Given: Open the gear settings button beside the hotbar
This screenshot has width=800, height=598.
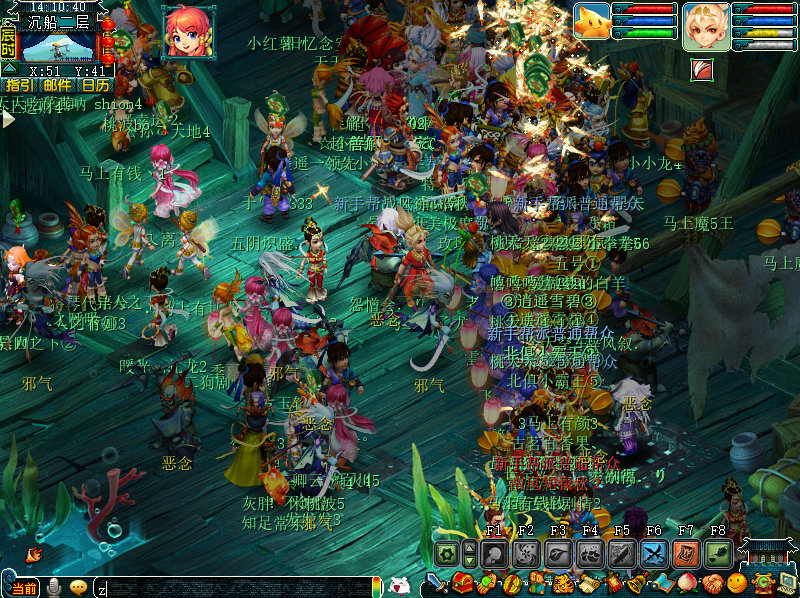Looking at the screenshot, I should pyautogui.click(x=447, y=554).
